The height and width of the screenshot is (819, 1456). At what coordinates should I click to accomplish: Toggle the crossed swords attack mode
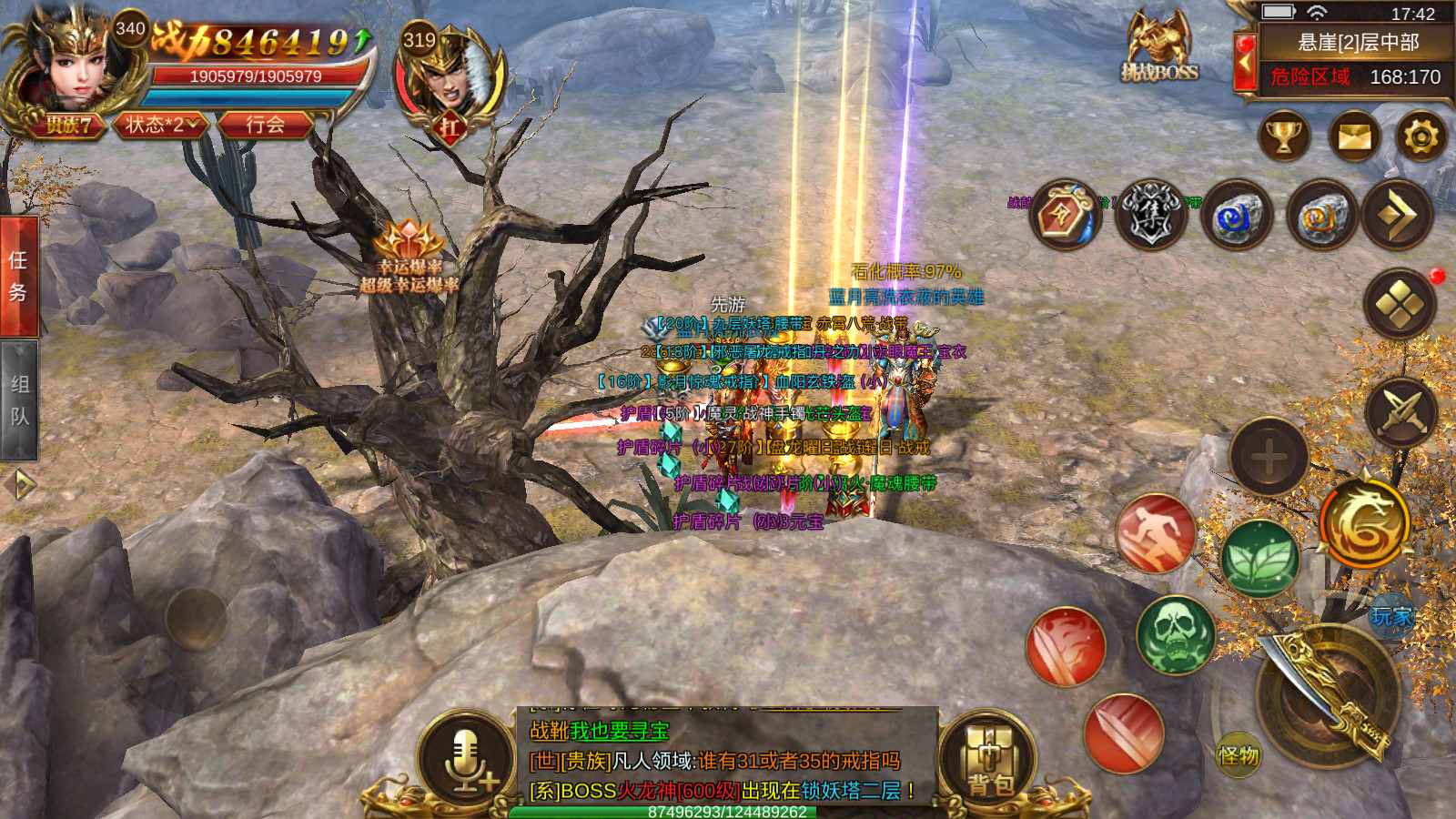[x=1401, y=412]
